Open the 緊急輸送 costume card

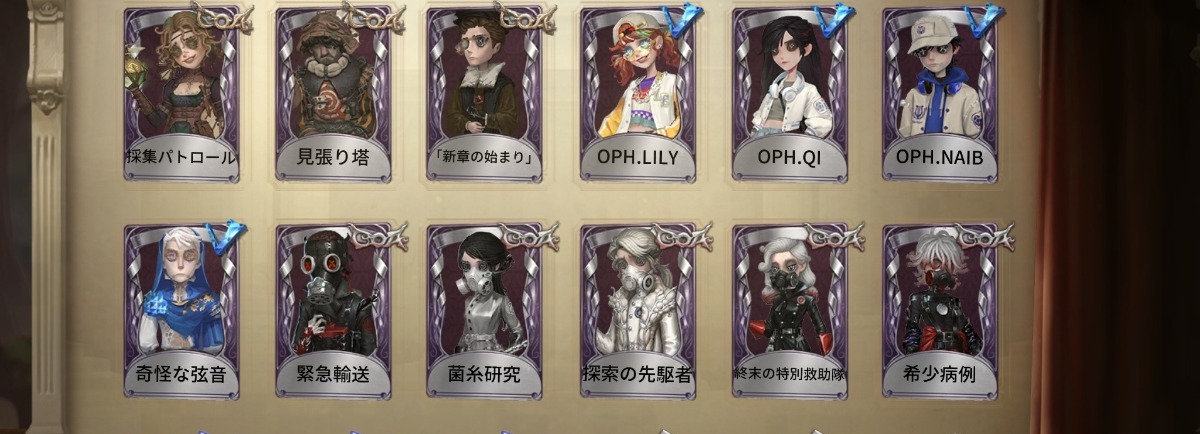coord(334,310)
